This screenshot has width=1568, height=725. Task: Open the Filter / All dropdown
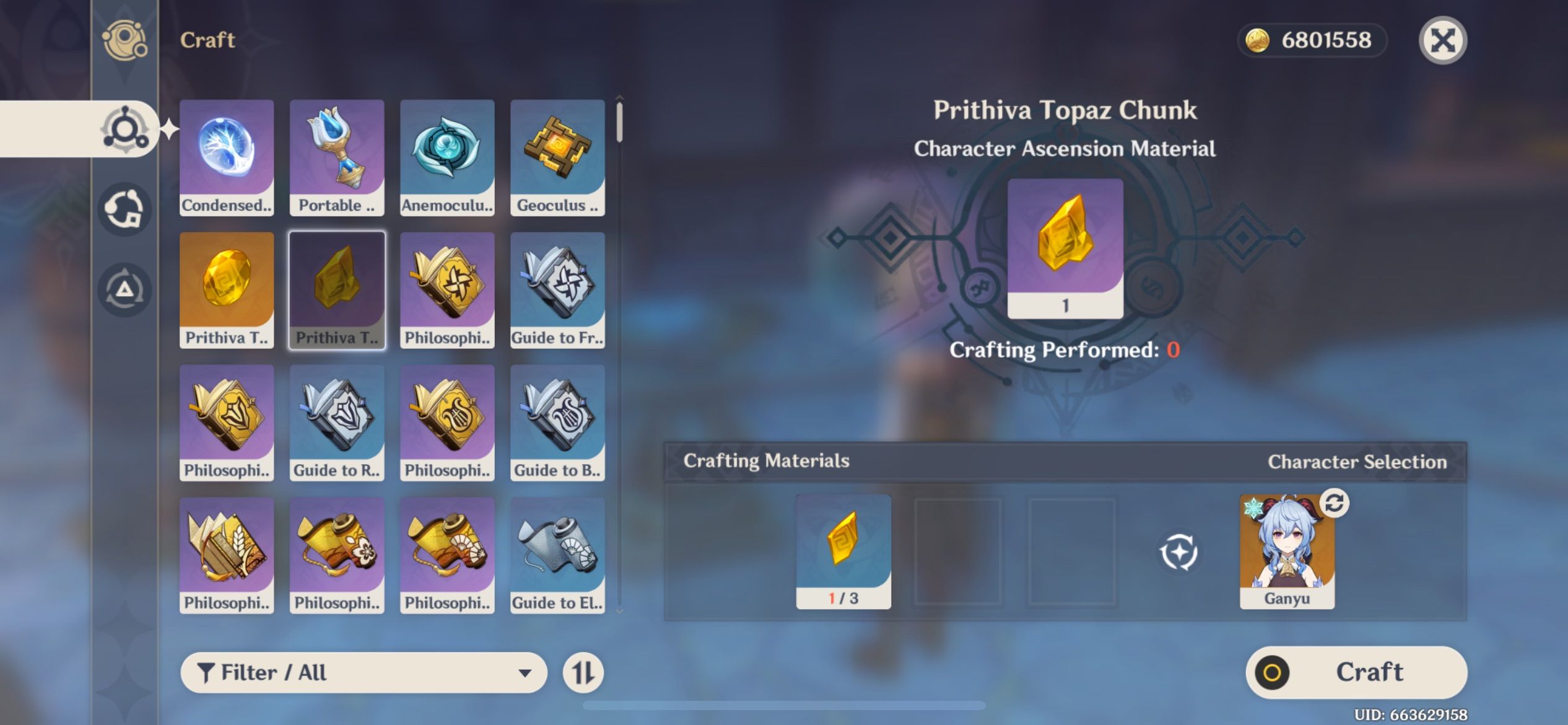coord(365,672)
